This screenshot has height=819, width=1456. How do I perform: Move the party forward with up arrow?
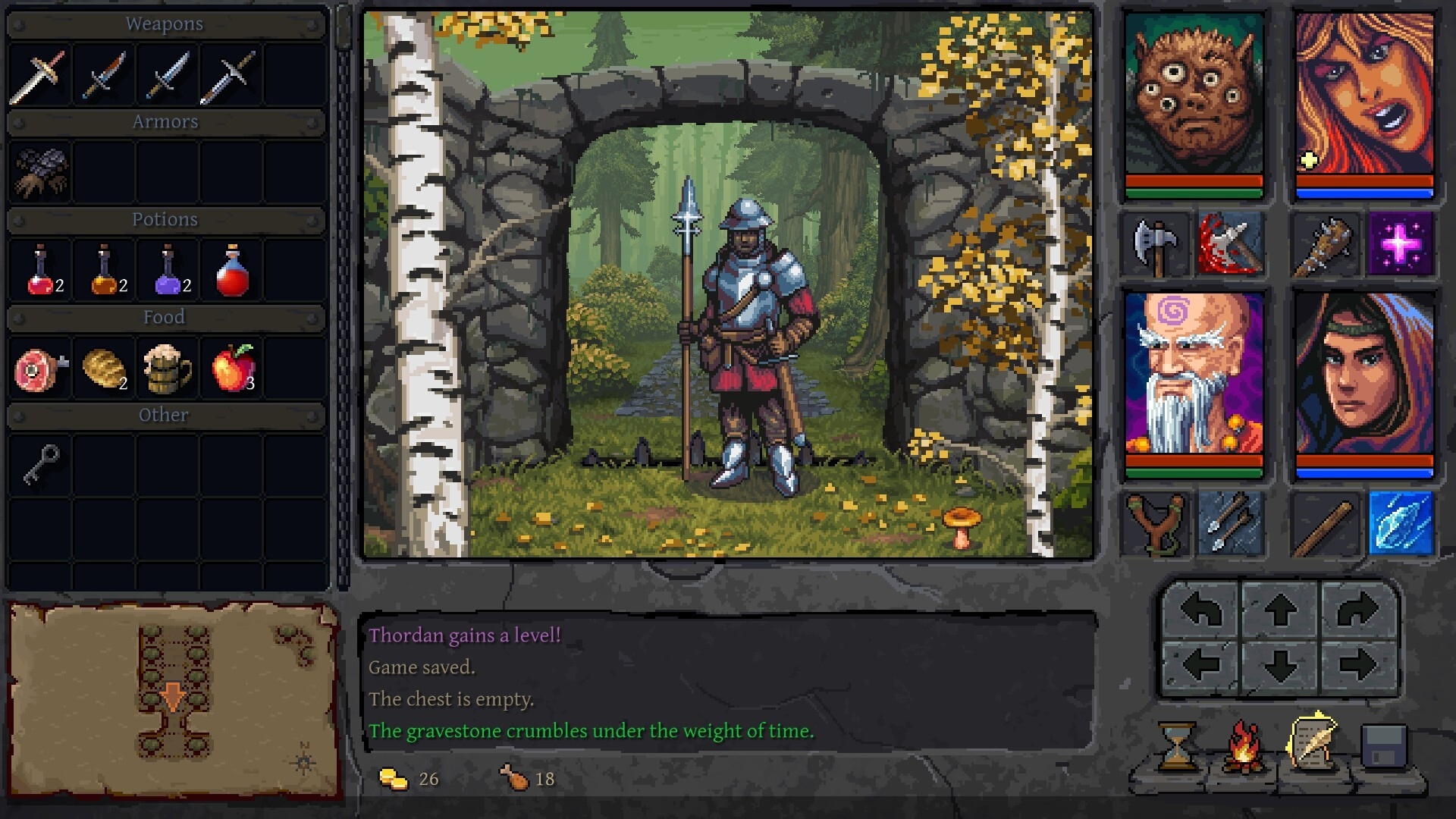point(1280,610)
